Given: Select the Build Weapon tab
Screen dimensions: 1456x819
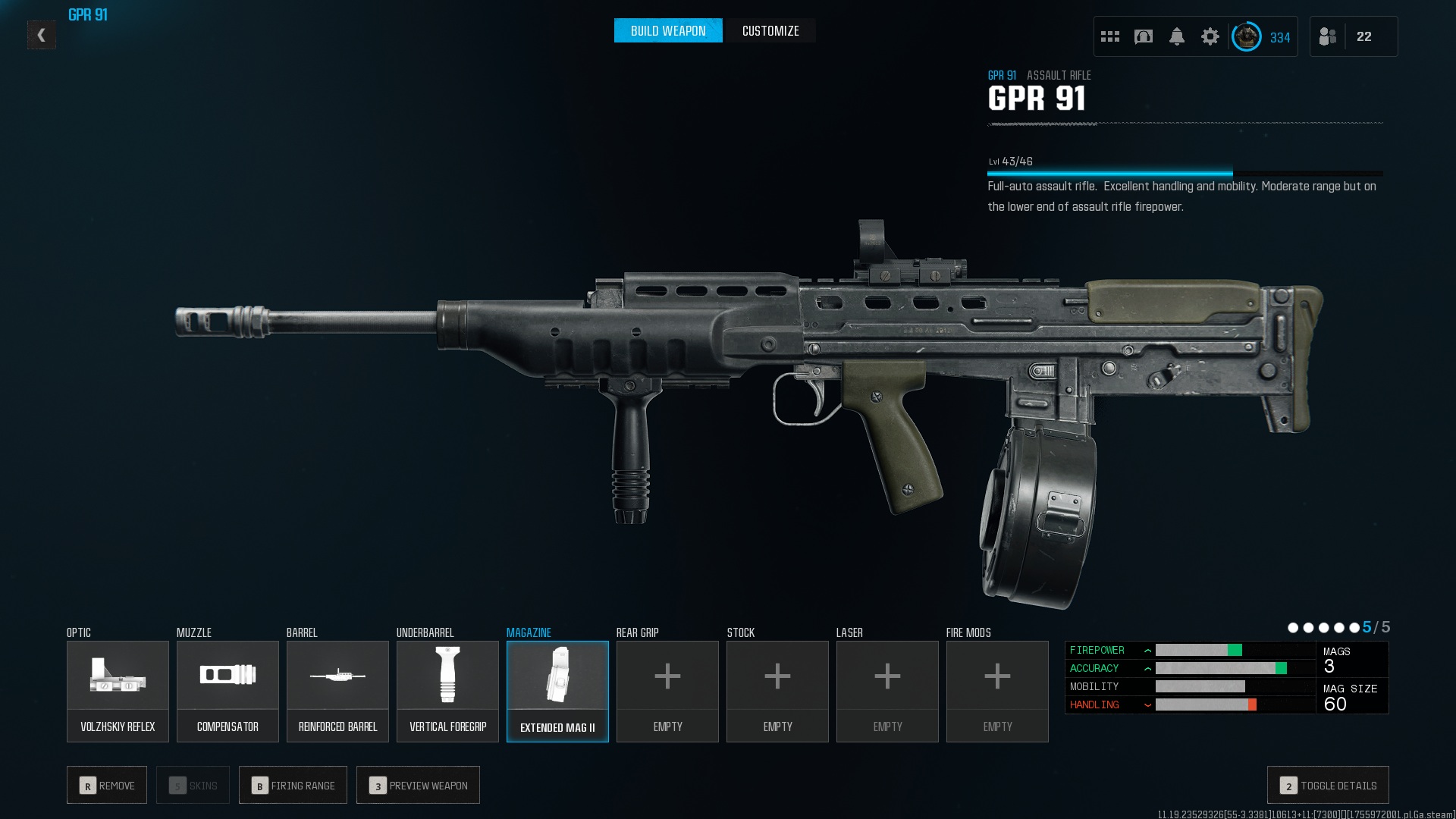Looking at the screenshot, I should pyautogui.click(x=668, y=31).
